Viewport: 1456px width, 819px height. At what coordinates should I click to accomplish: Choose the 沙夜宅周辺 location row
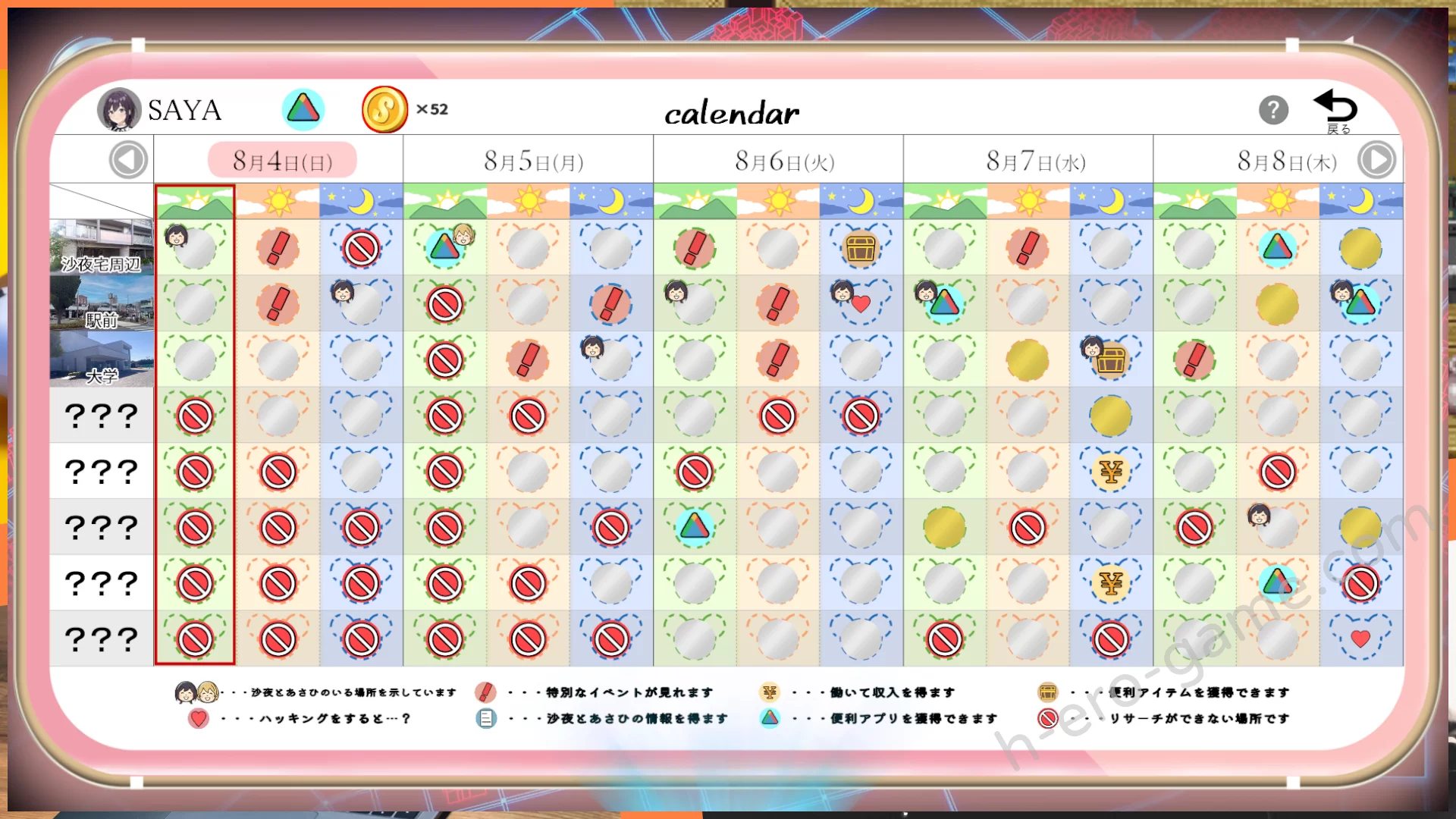[x=102, y=247]
